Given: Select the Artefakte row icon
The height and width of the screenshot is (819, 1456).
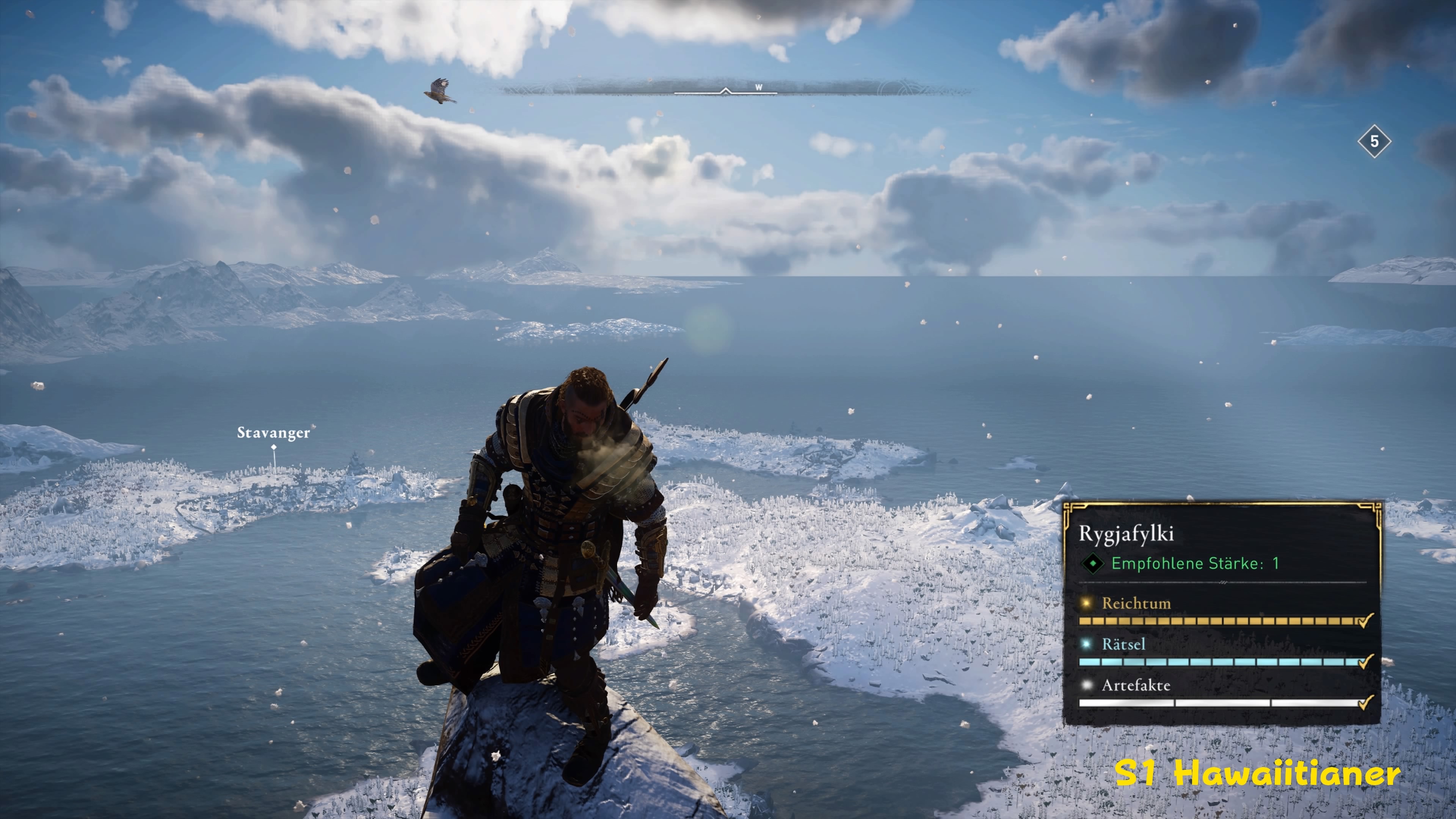Looking at the screenshot, I should click(x=1086, y=685).
